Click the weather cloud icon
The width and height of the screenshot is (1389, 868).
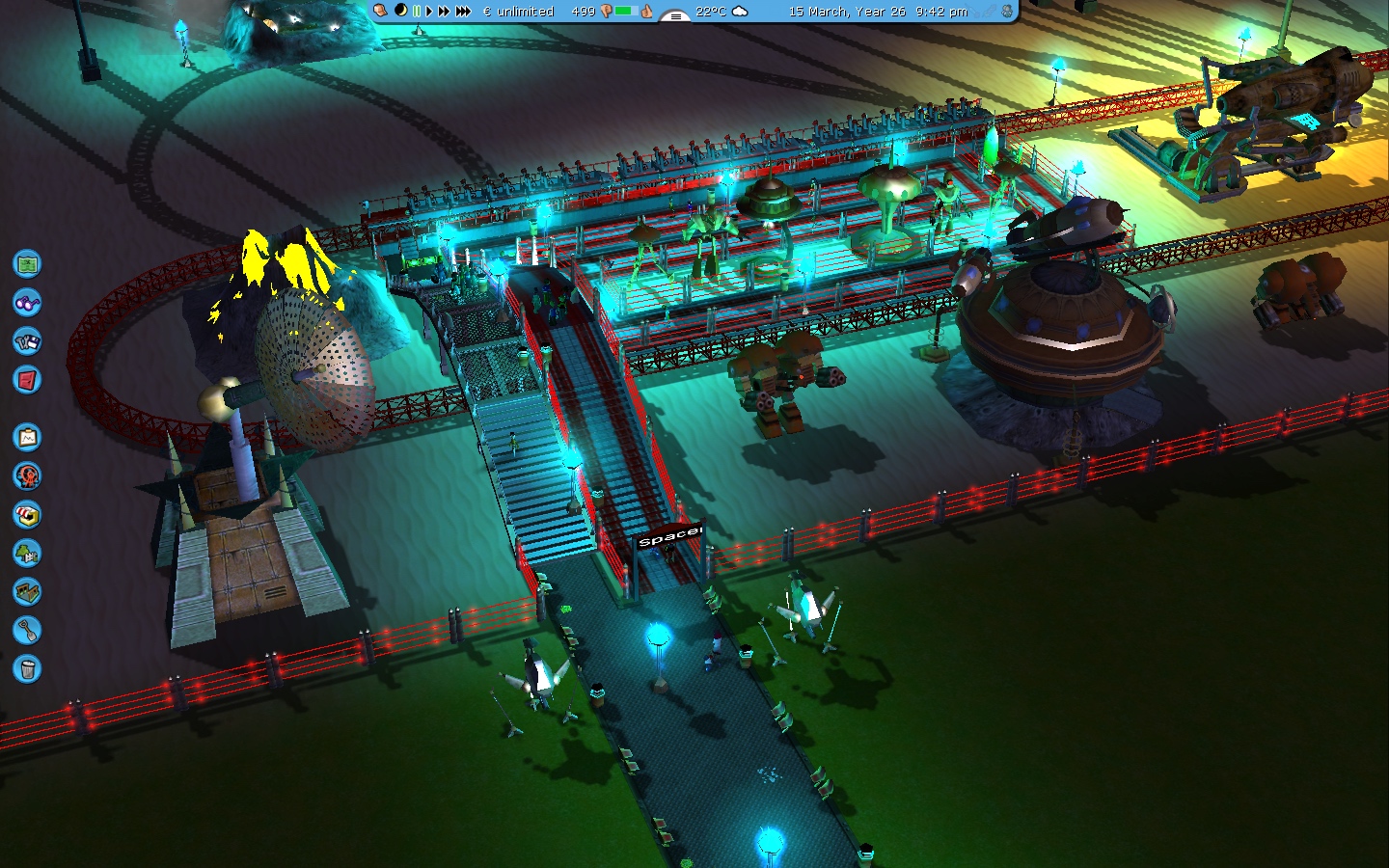point(740,12)
